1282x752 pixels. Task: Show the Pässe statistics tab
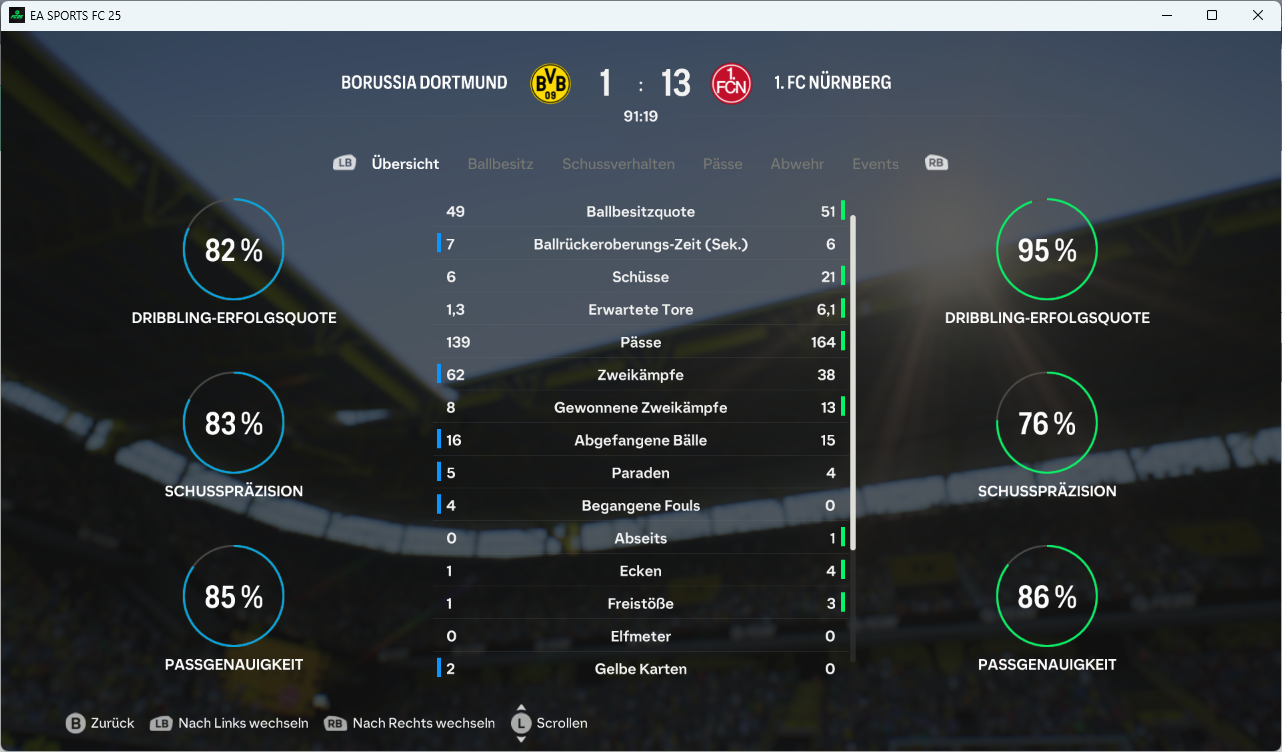(722, 164)
